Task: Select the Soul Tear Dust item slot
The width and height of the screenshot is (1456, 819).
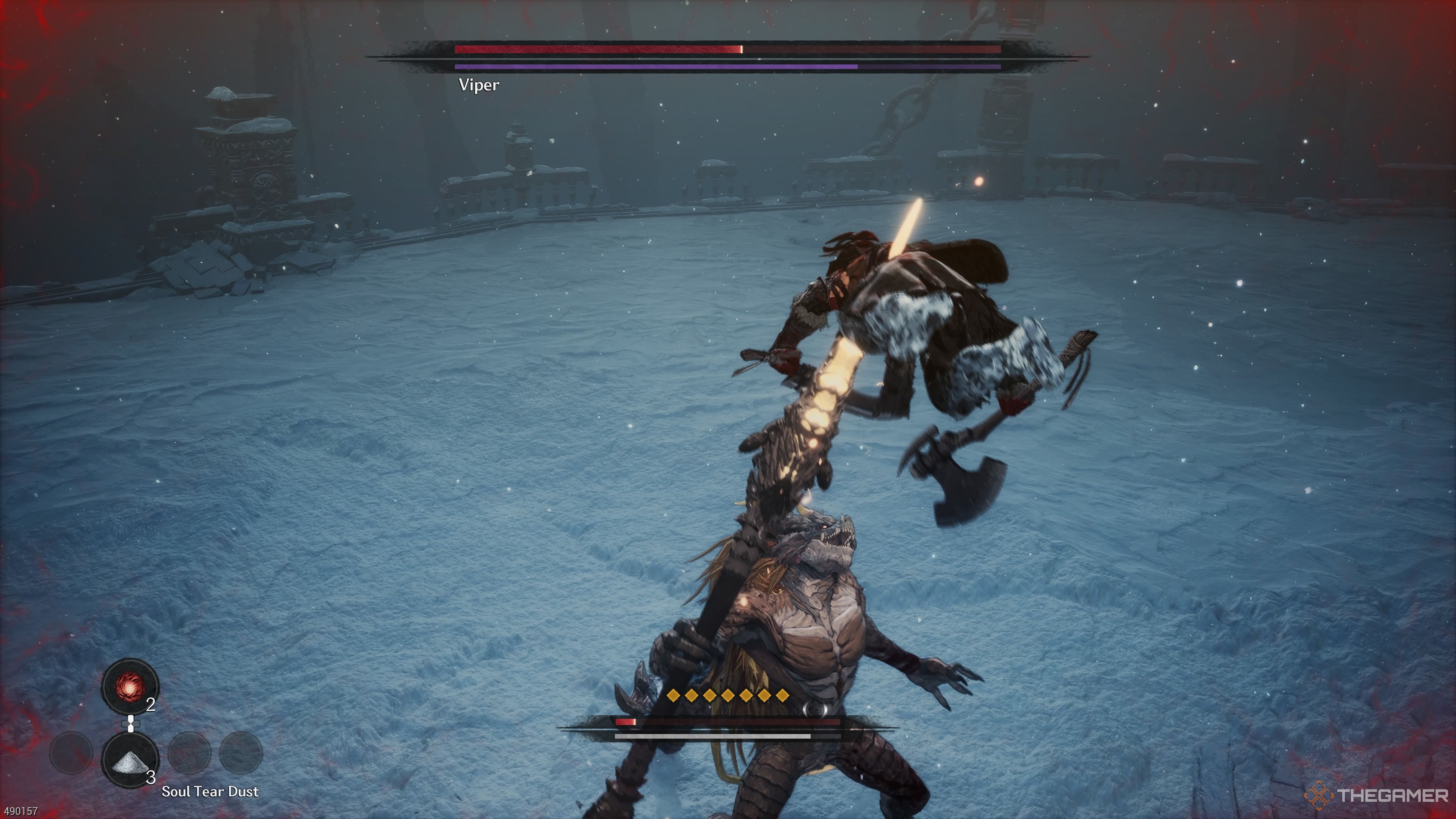Action: click(x=130, y=759)
